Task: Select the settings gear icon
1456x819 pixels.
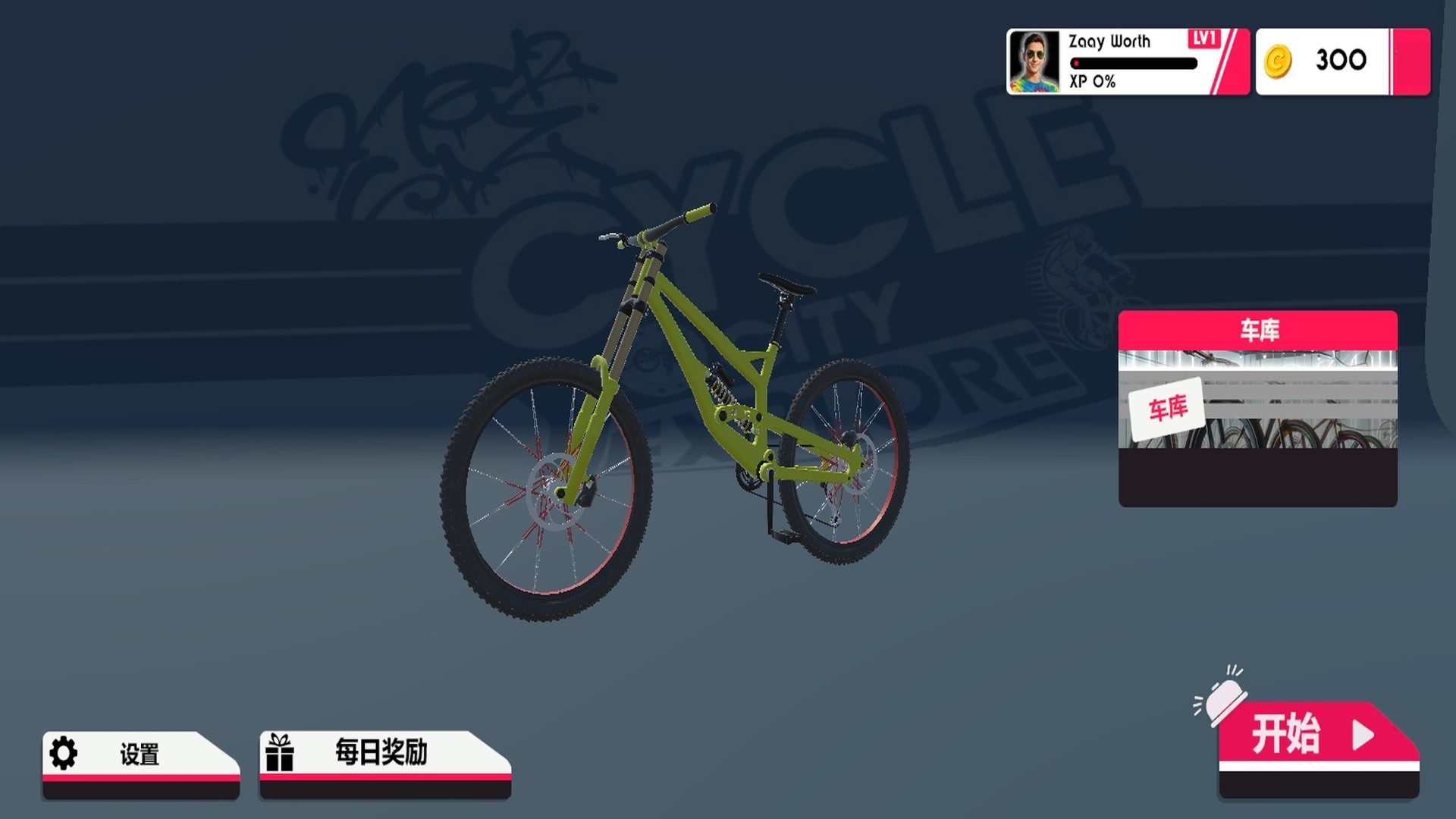Action: point(64,753)
